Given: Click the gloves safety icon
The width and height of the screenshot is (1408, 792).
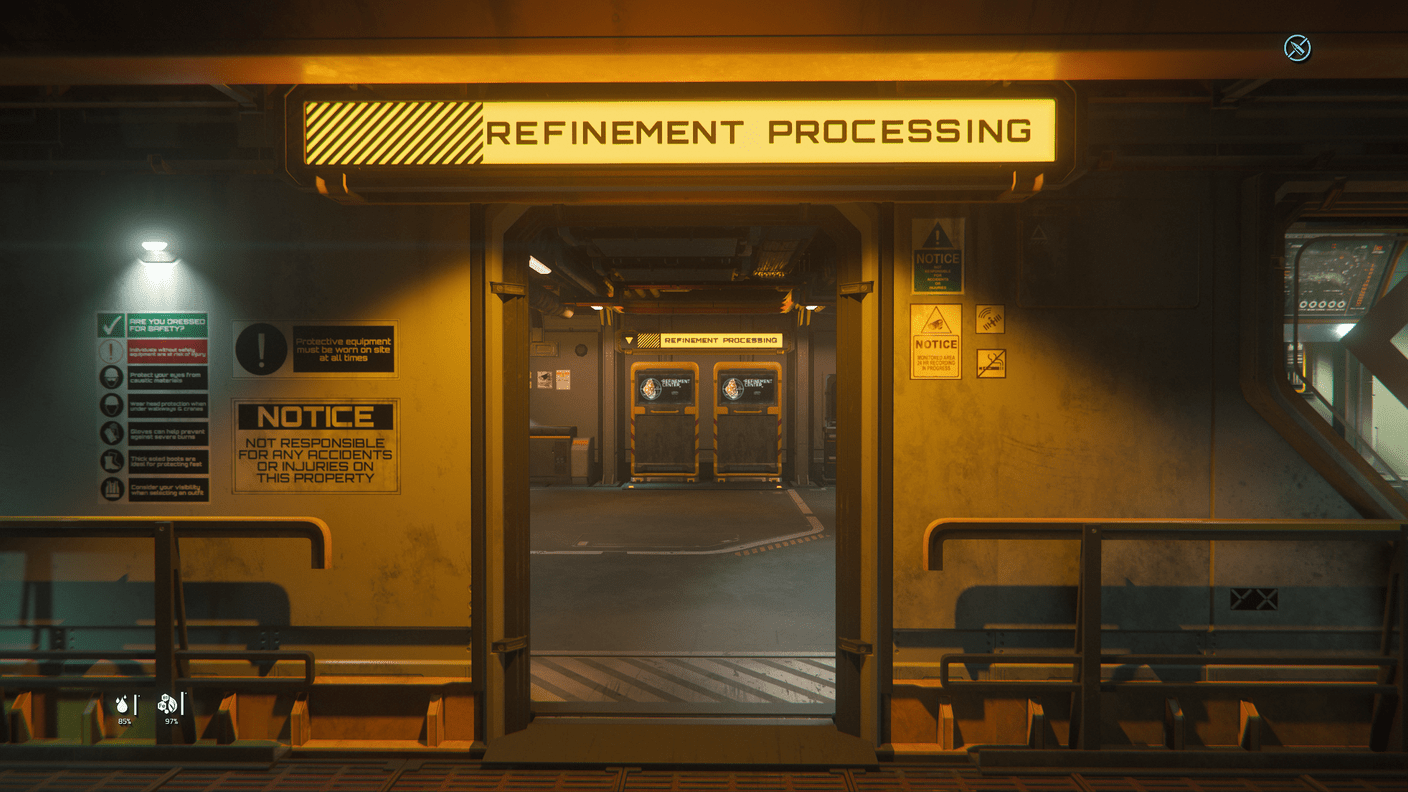Looking at the screenshot, I should coord(110,433).
